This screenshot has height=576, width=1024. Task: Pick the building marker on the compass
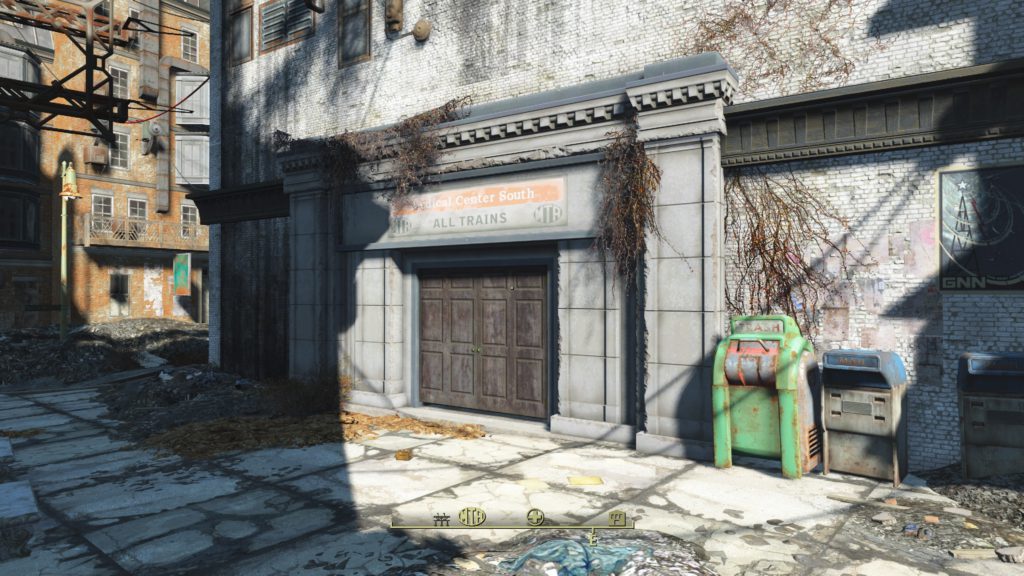[x=617, y=517]
